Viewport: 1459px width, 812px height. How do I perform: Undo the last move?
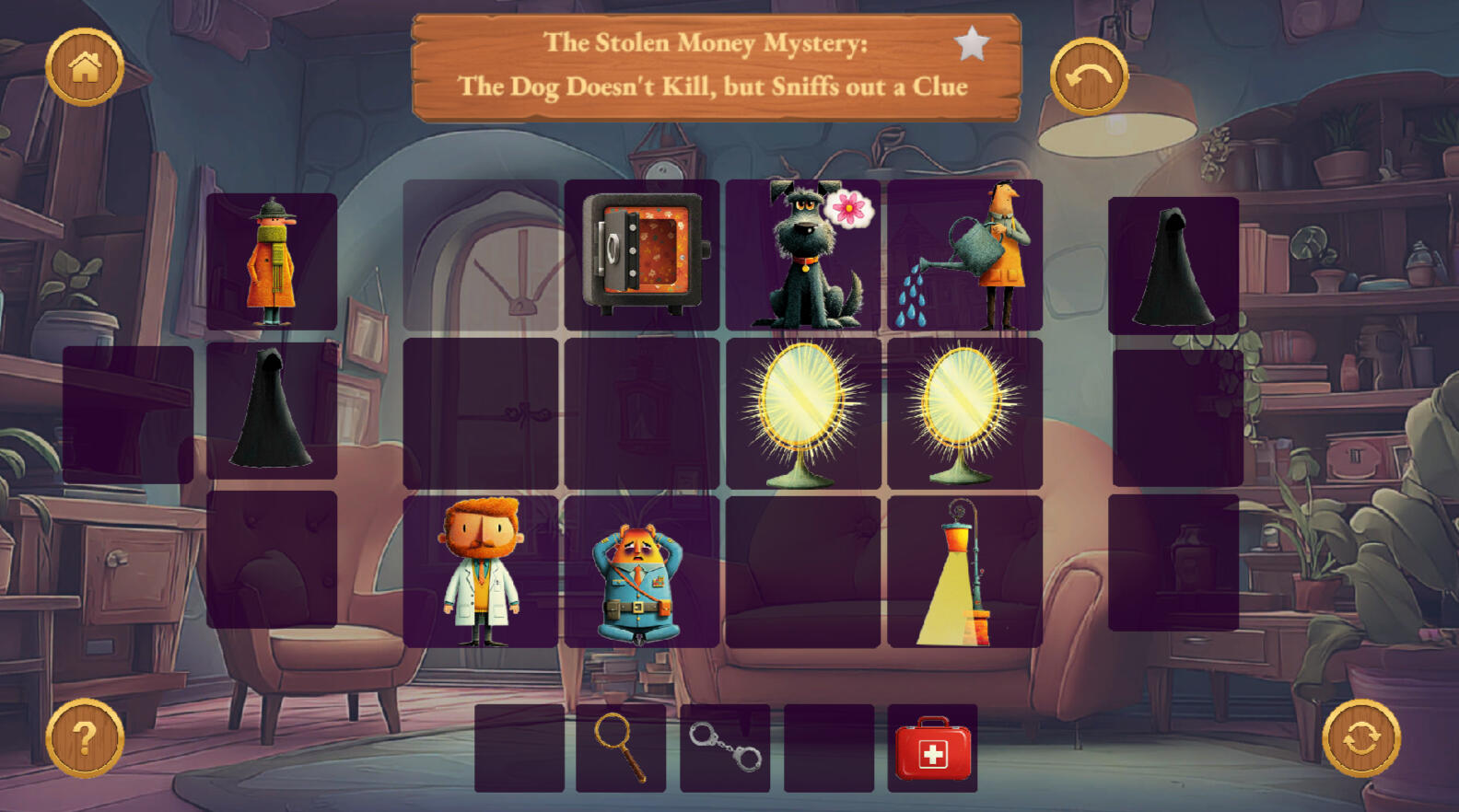pos(1089,76)
